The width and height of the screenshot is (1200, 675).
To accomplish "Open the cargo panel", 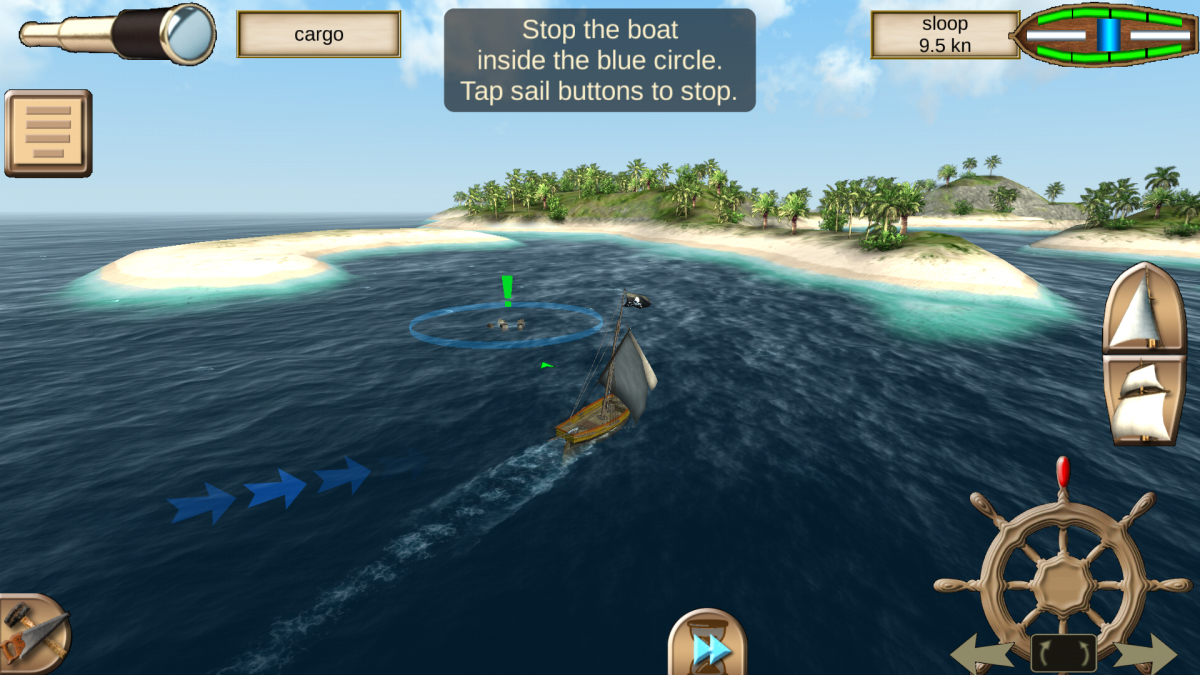I will pos(318,35).
